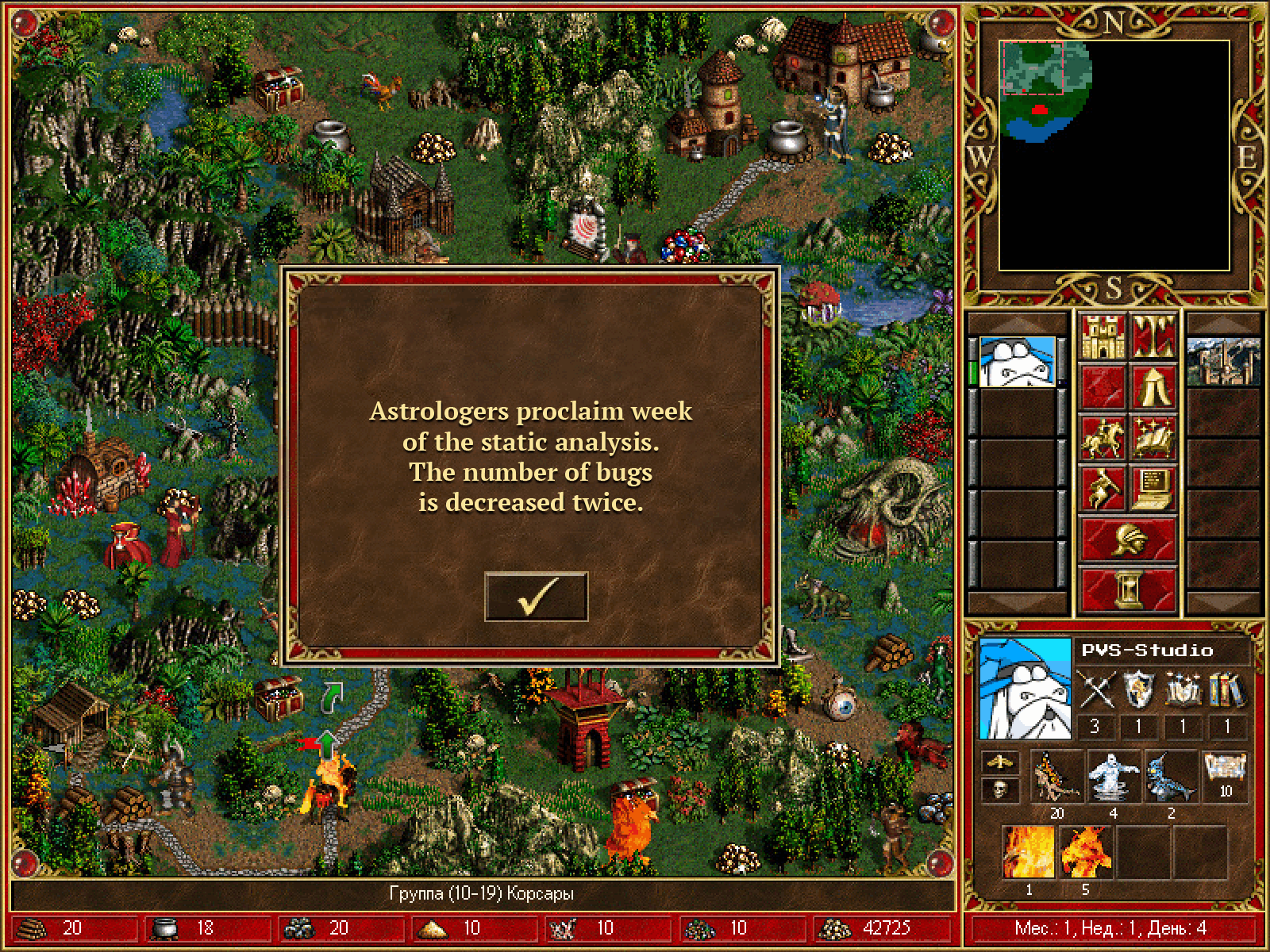The height and width of the screenshot is (952, 1270).
Task: Select the fire creature stack of 1
Action: pos(1029,851)
